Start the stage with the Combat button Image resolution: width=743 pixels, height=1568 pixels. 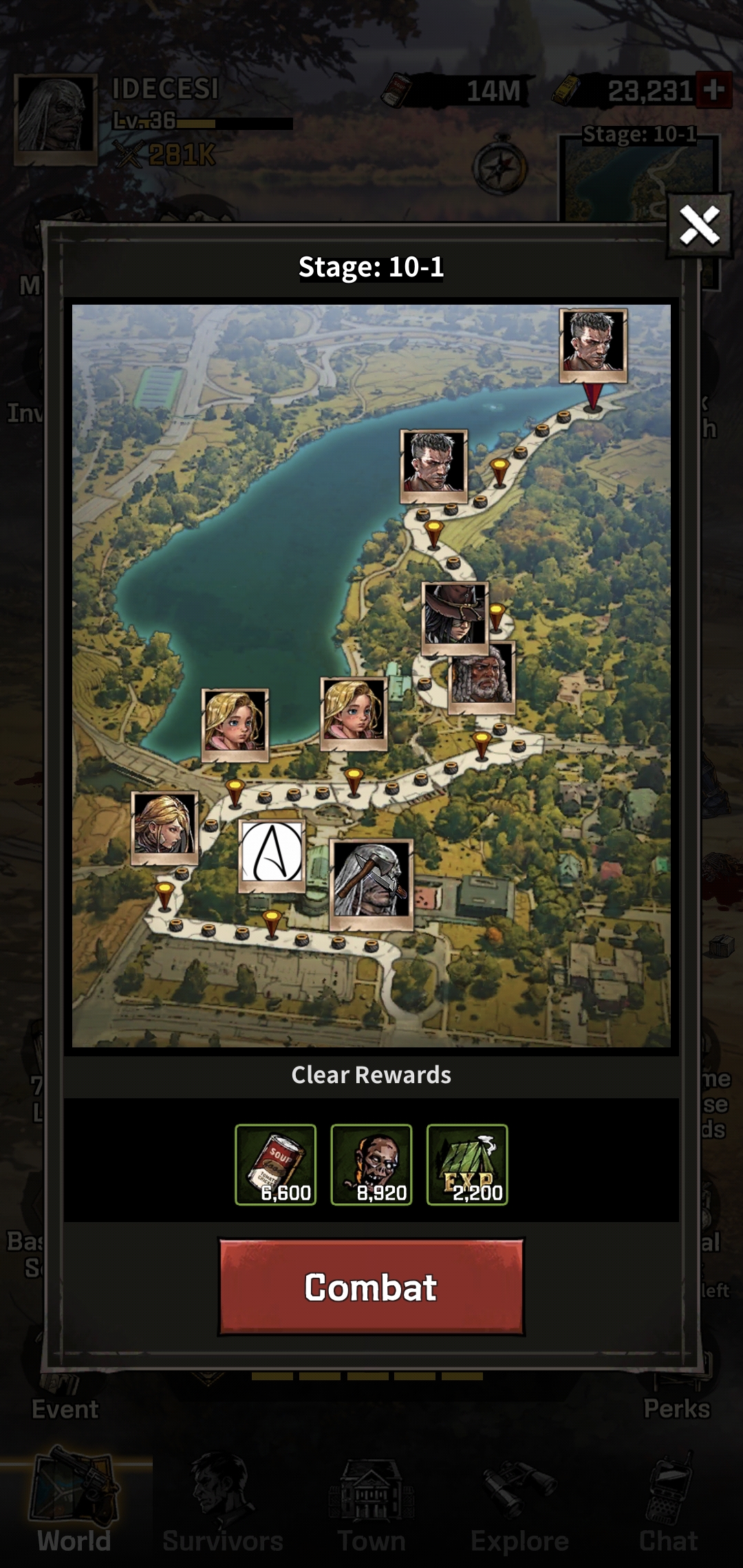(371, 1287)
